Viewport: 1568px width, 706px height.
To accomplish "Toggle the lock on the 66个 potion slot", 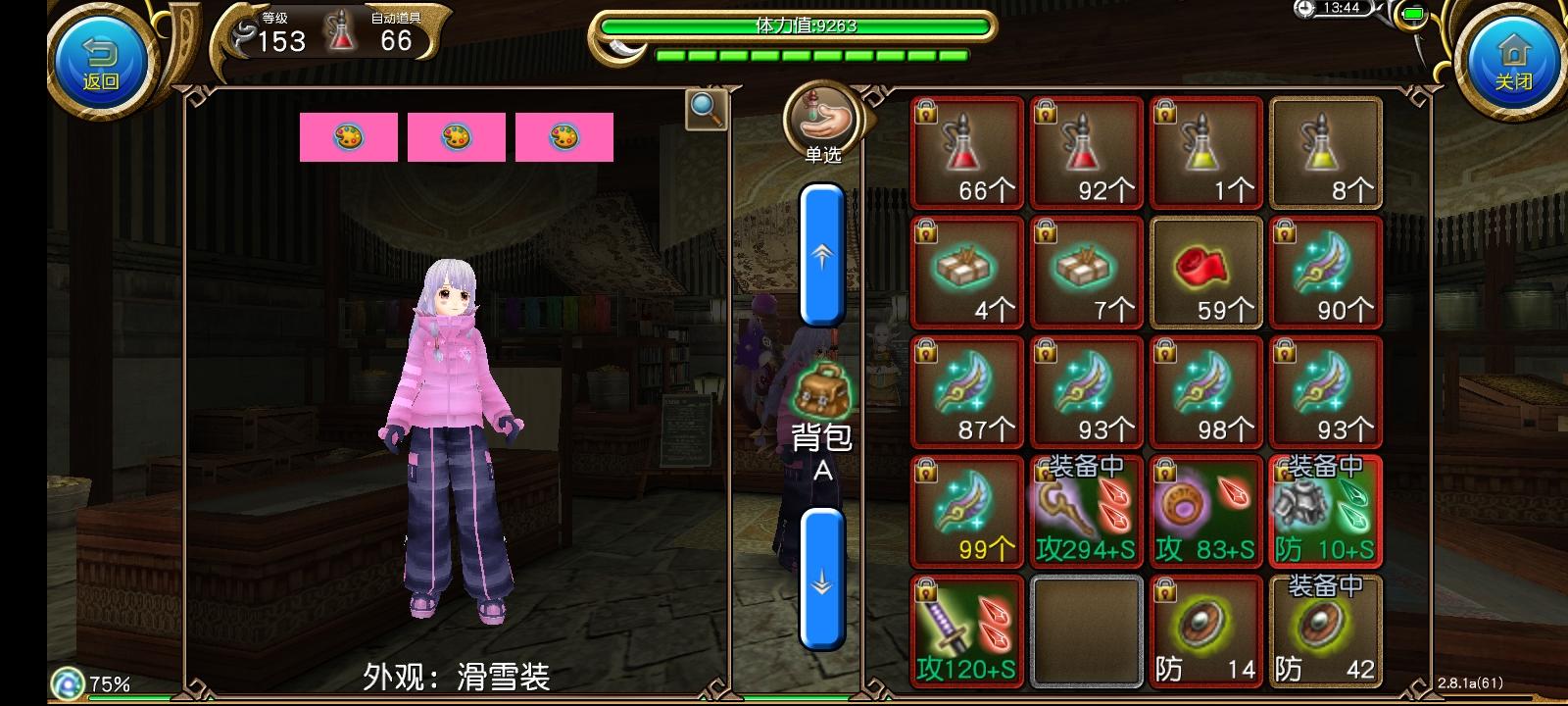I will 926,112.
